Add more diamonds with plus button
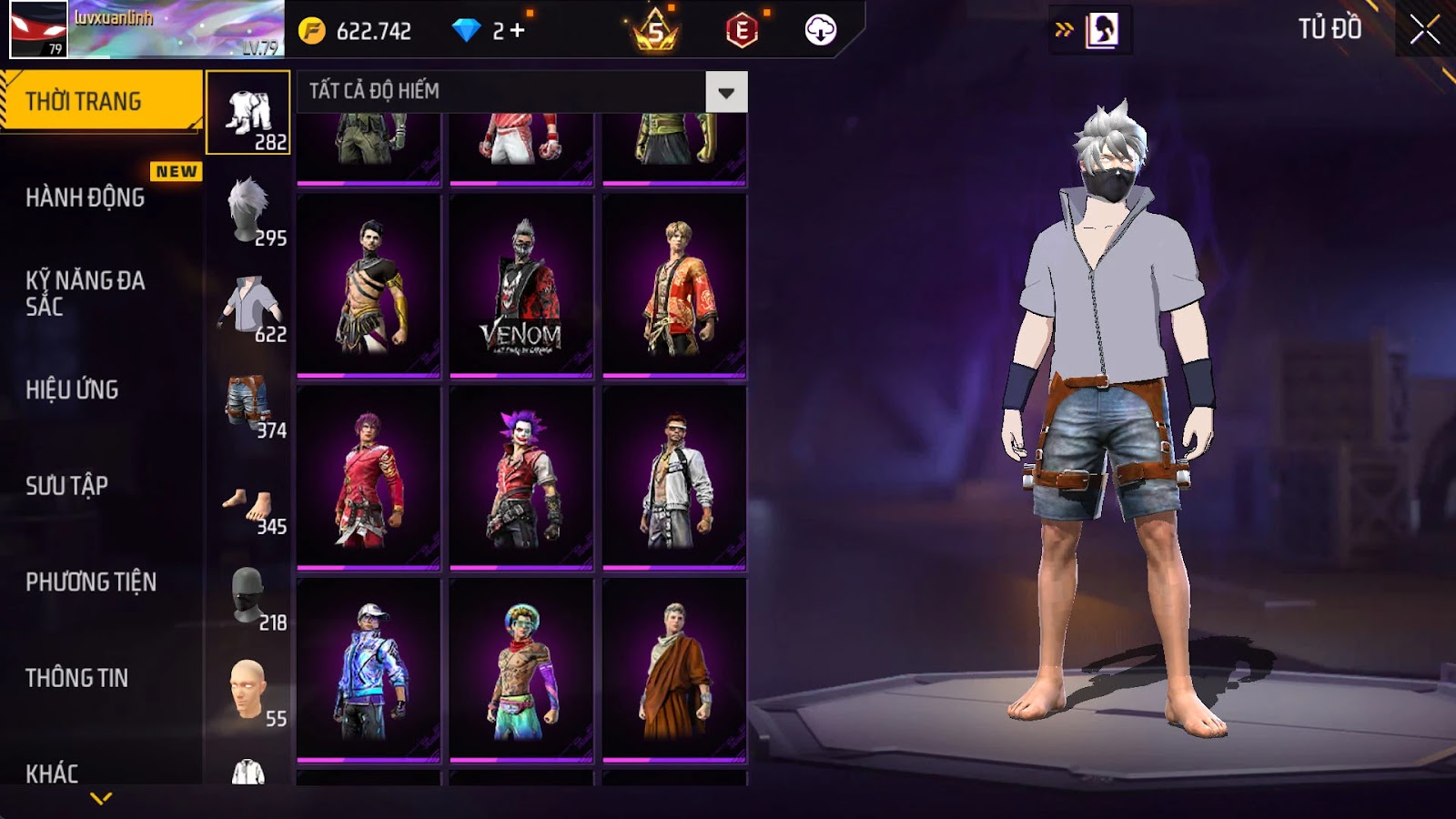The width and height of the screenshot is (1456, 819). 518,31
